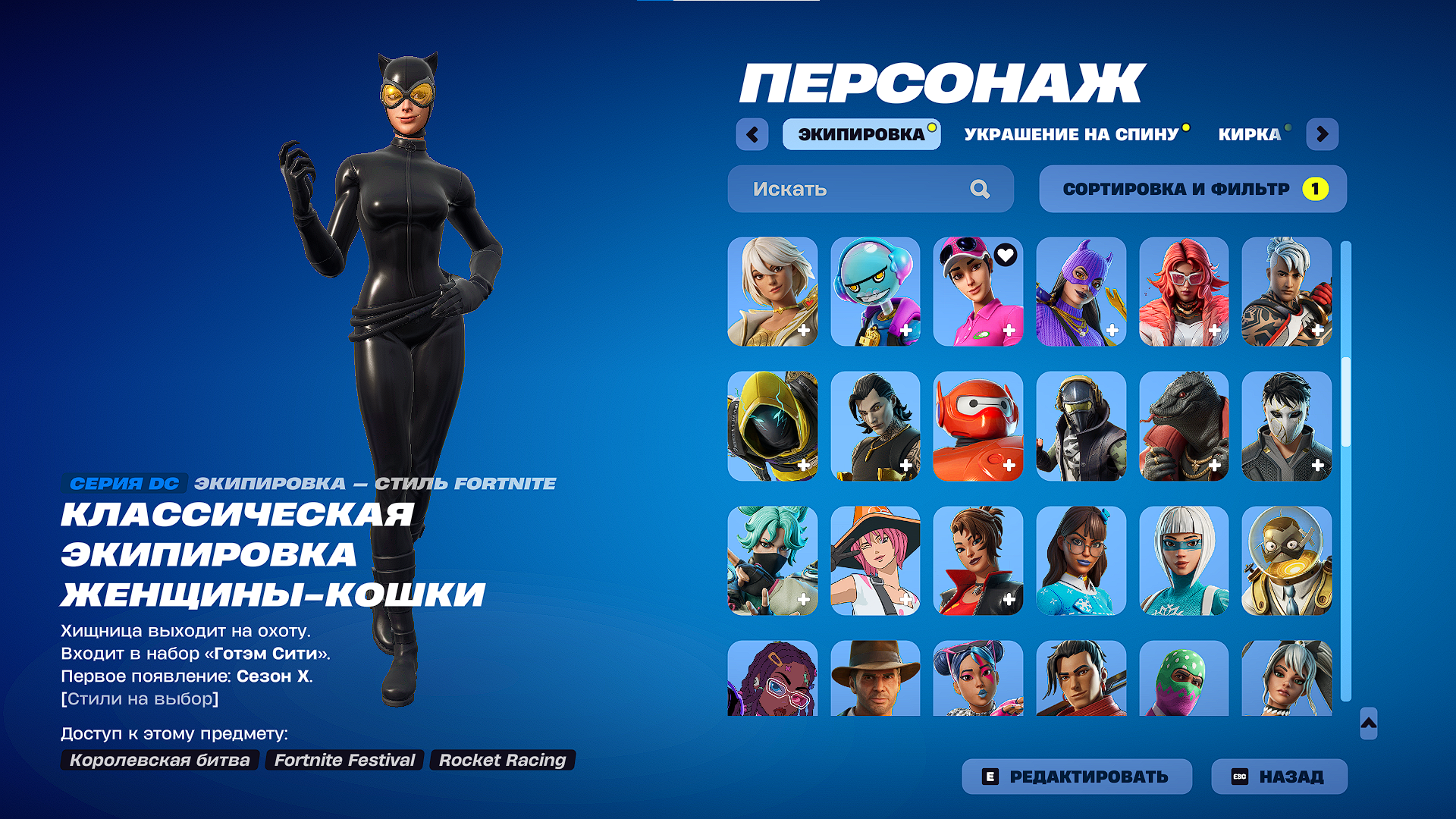Pick the purple Batgirl-style cowl outfit
Screen dimensions: 1456x819
1081,292
